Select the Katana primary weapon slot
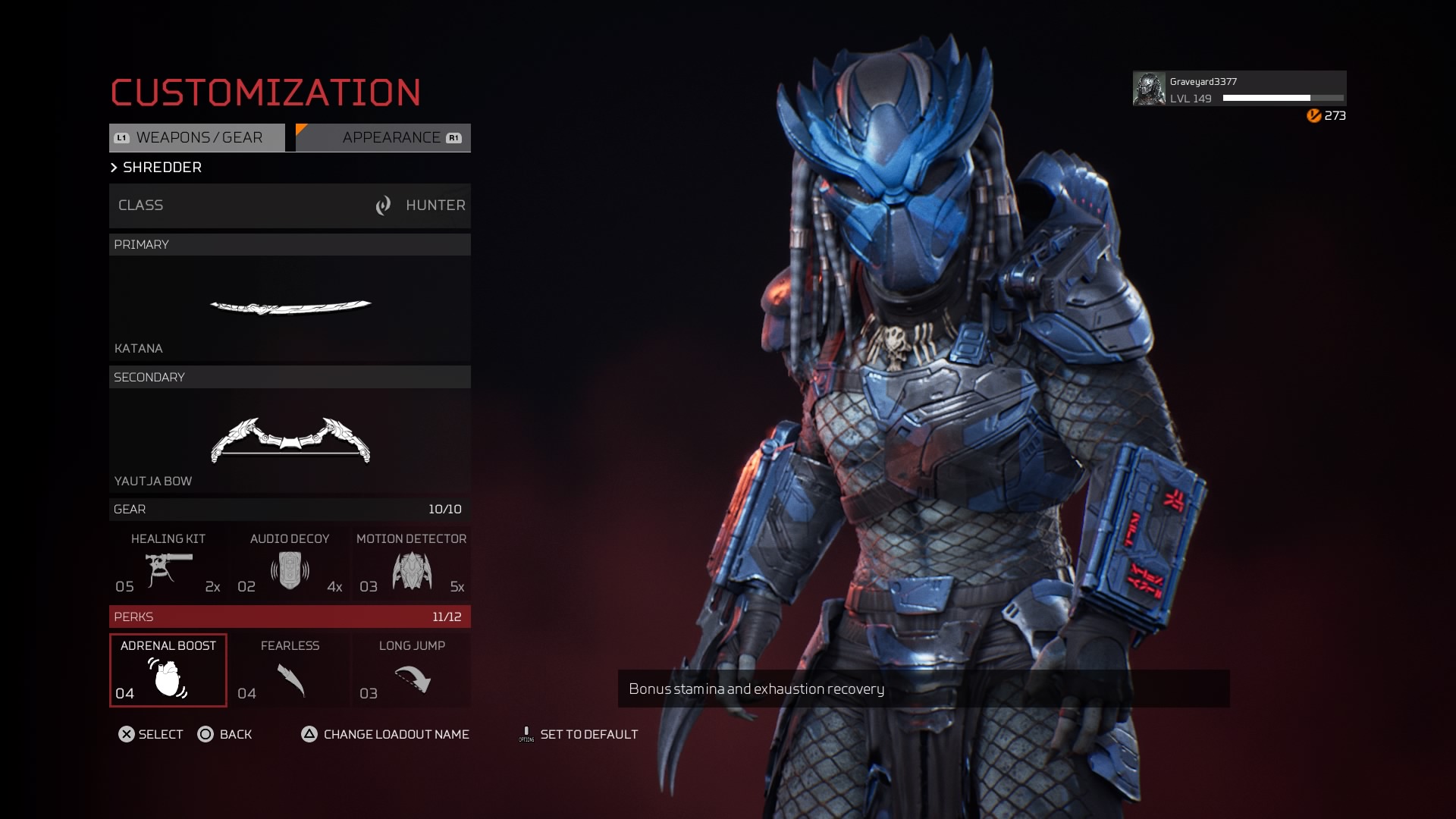The width and height of the screenshot is (1456, 819). (290, 309)
